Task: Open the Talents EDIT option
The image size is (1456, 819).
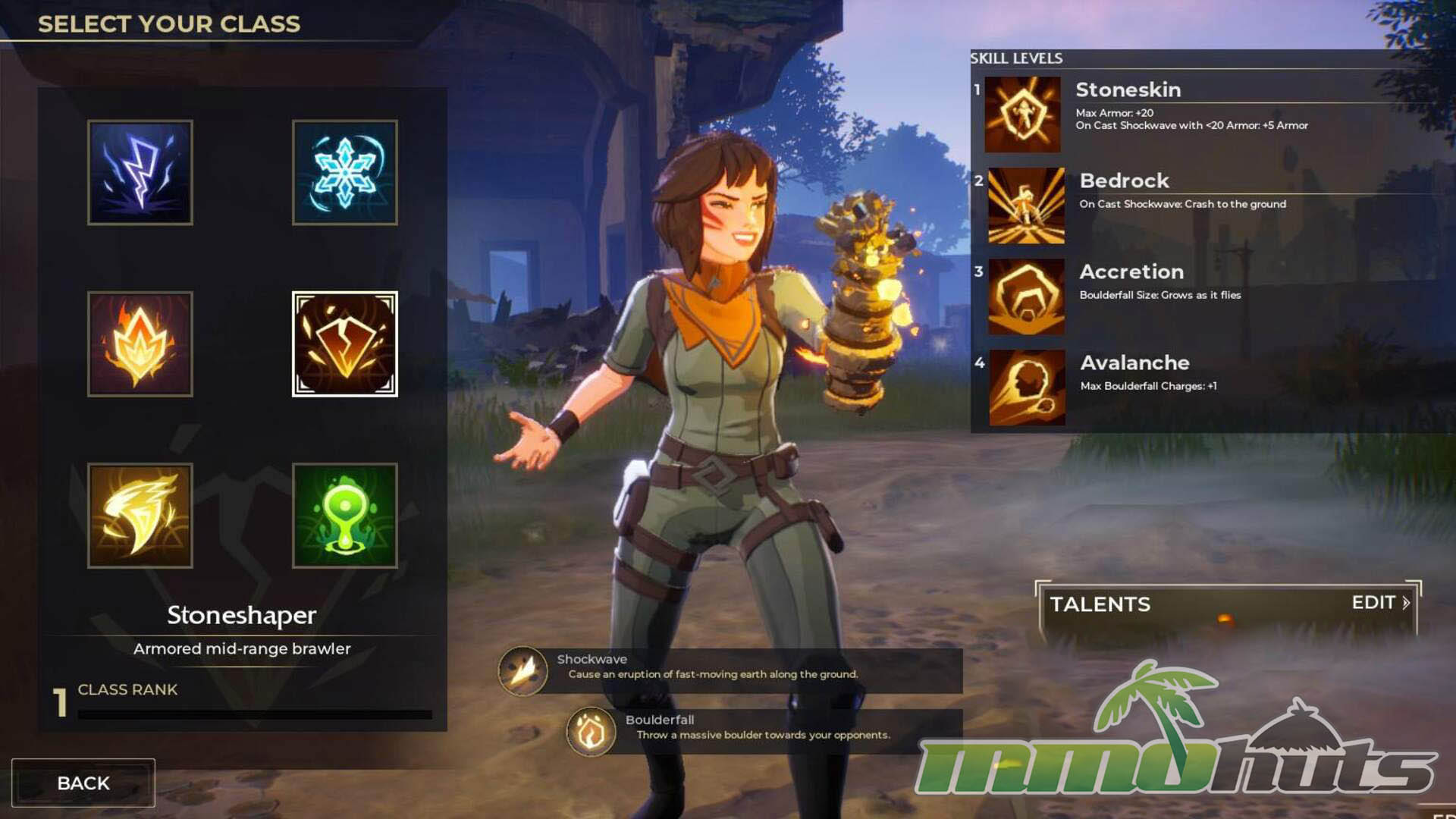Action: [1380, 603]
